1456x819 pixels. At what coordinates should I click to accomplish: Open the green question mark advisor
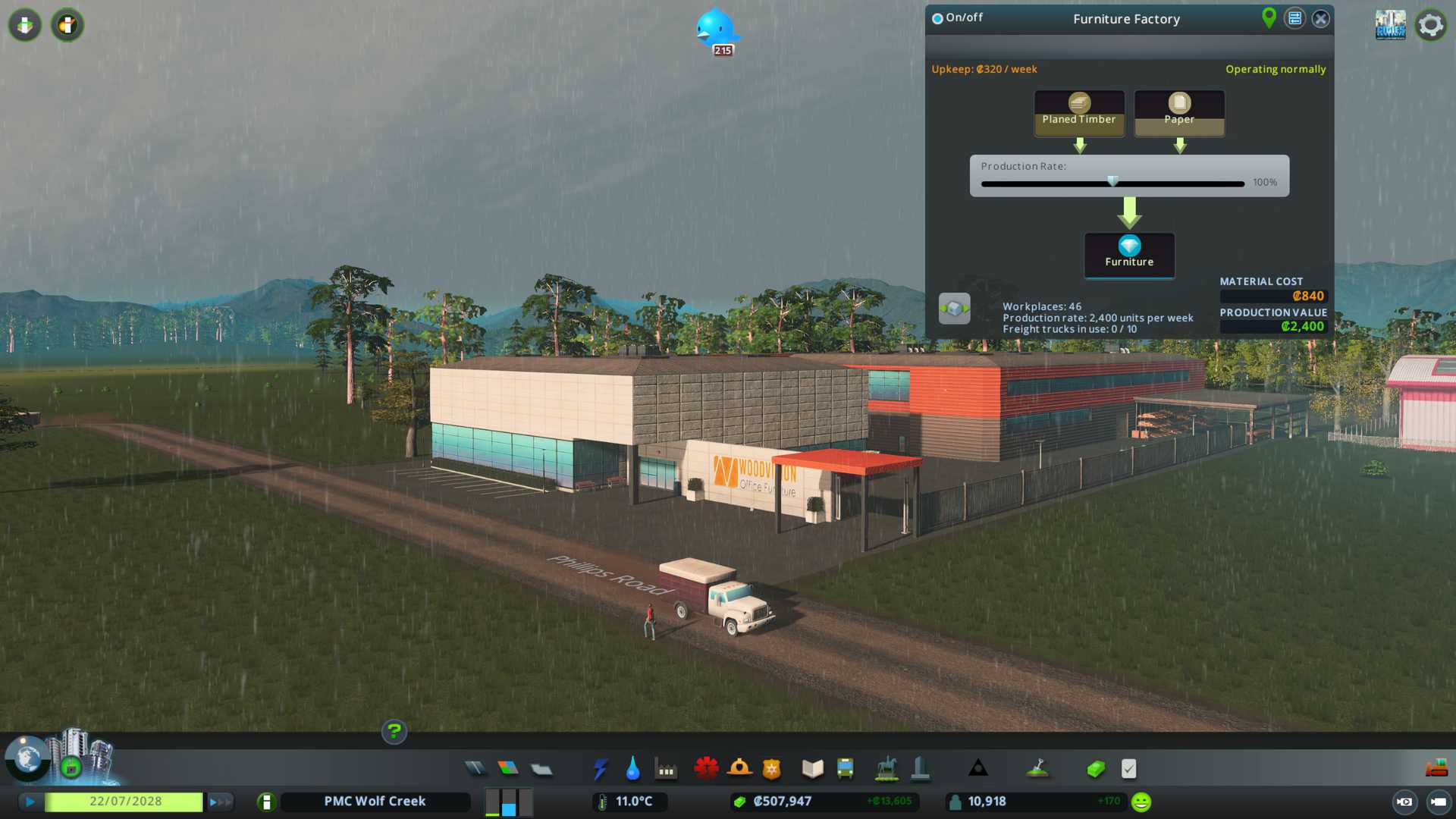click(x=394, y=732)
